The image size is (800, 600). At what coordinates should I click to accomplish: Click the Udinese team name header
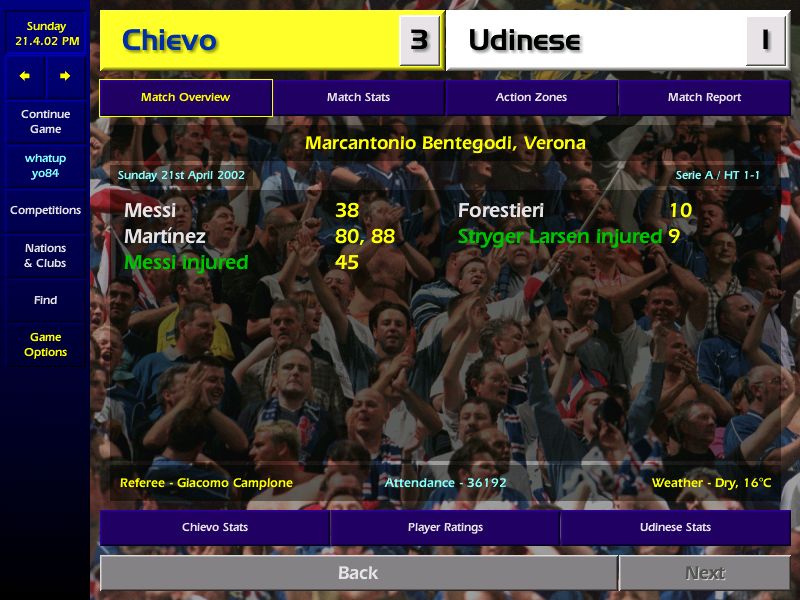coord(525,41)
